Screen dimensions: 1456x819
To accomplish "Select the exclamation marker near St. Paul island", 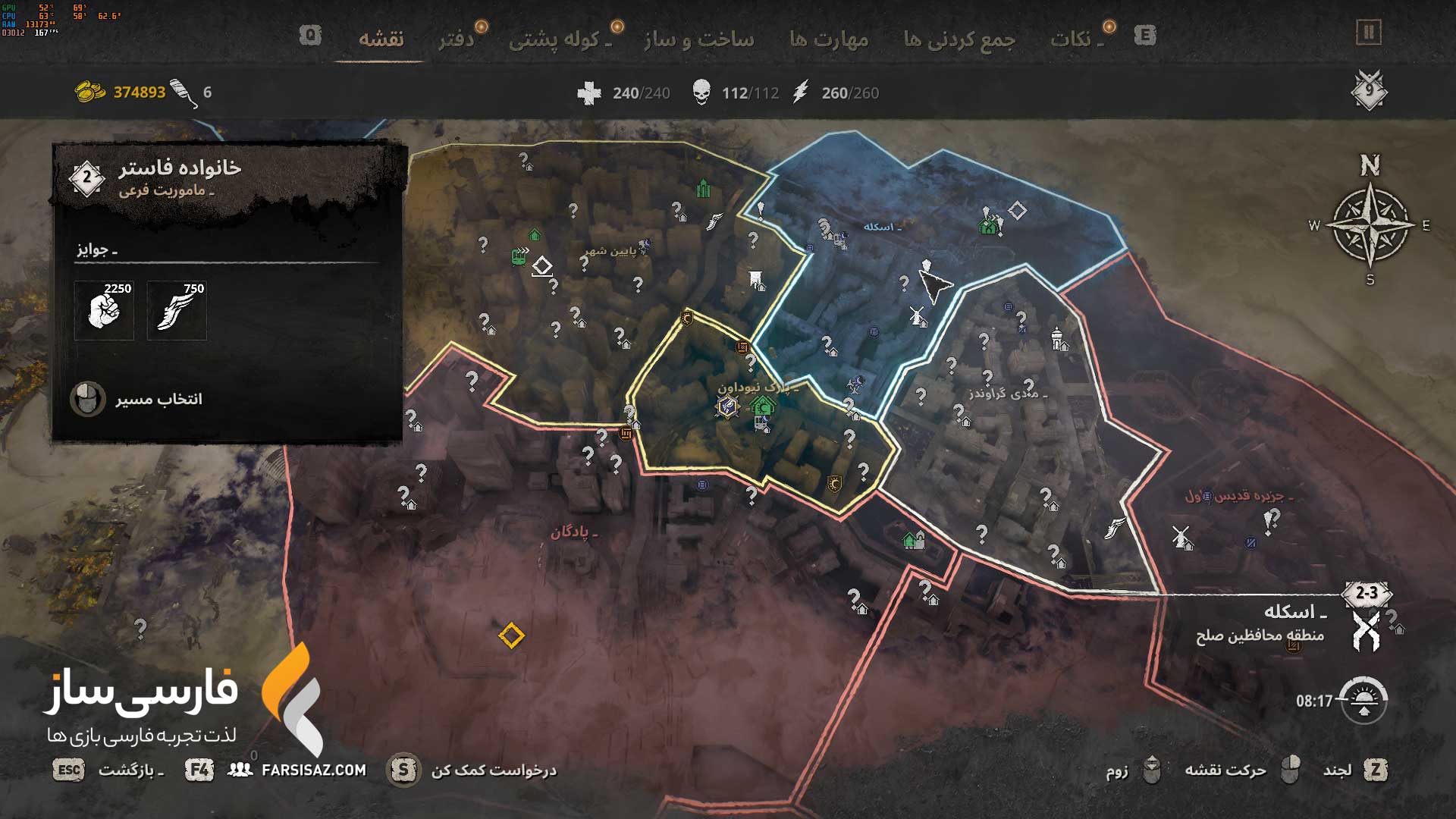I will (x=1271, y=520).
